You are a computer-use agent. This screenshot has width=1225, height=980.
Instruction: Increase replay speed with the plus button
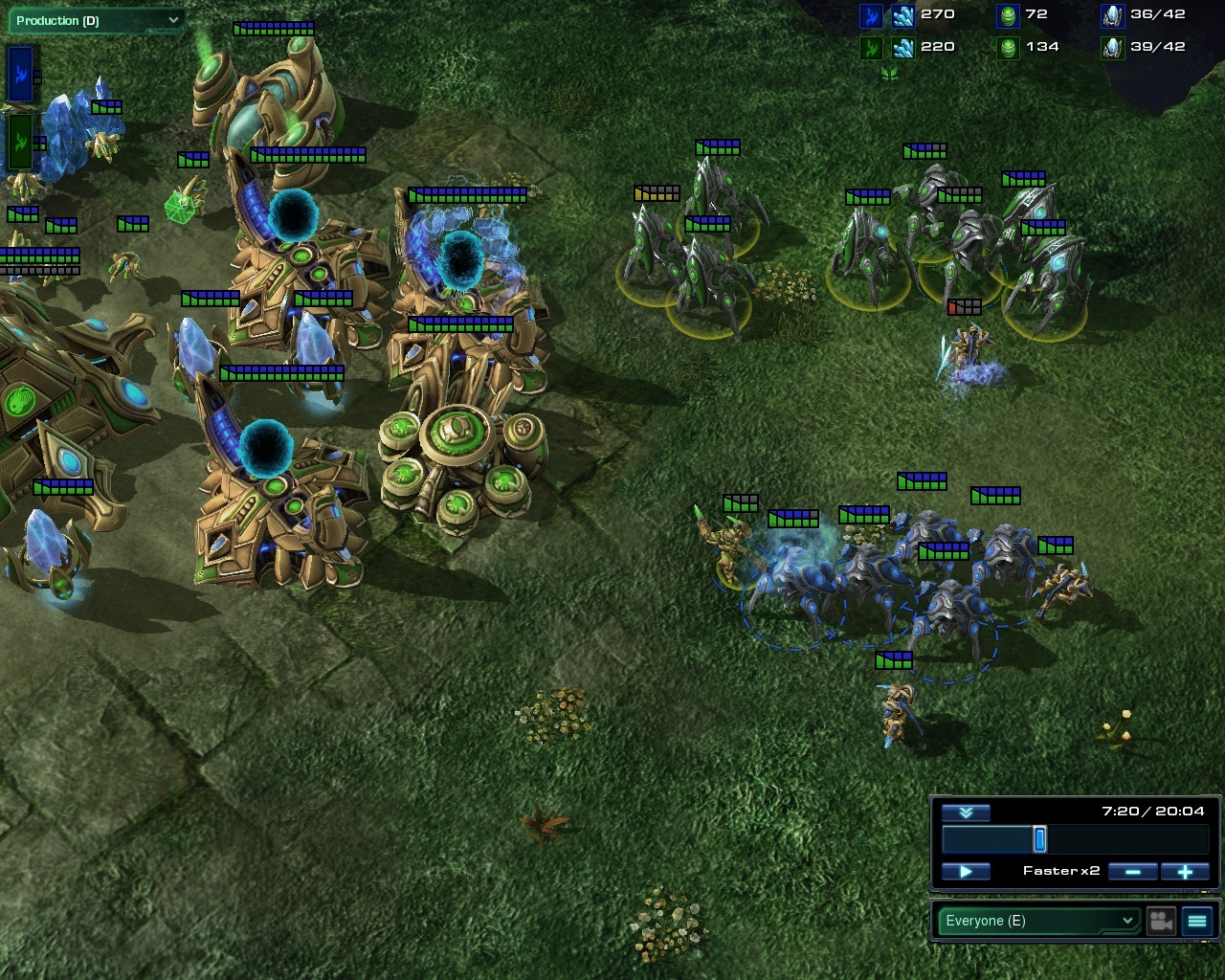(x=1185, y=871)
